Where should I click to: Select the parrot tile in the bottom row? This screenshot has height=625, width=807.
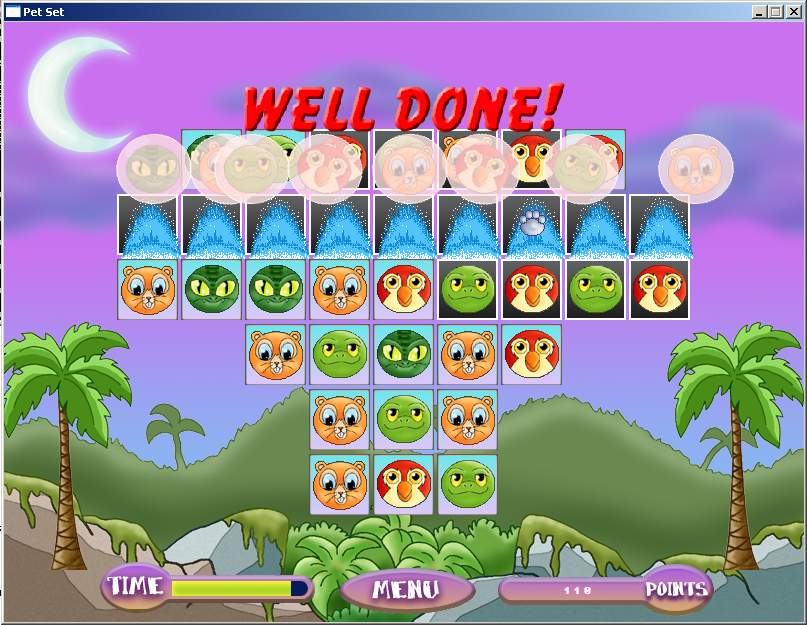(x=404, y=484)
